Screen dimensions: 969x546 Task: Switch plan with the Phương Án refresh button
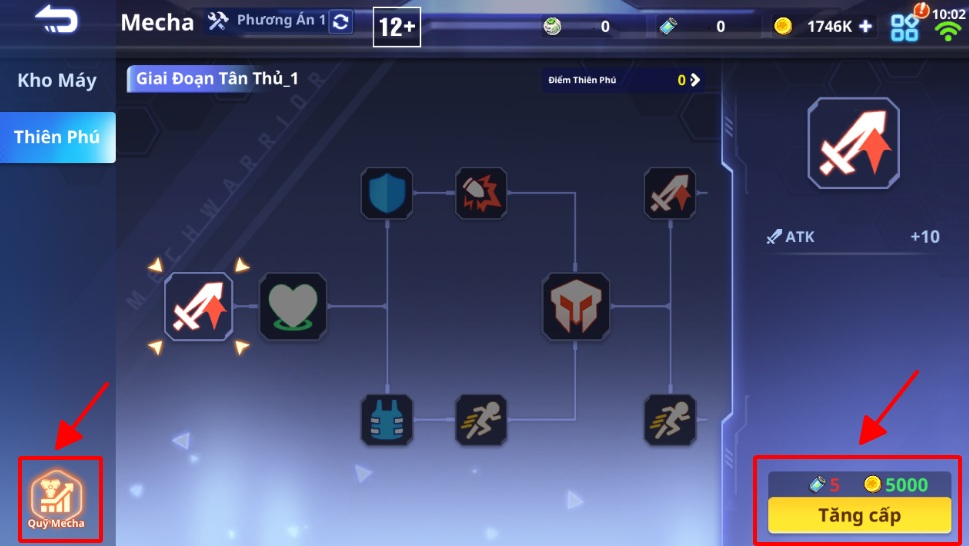[341, 21]
